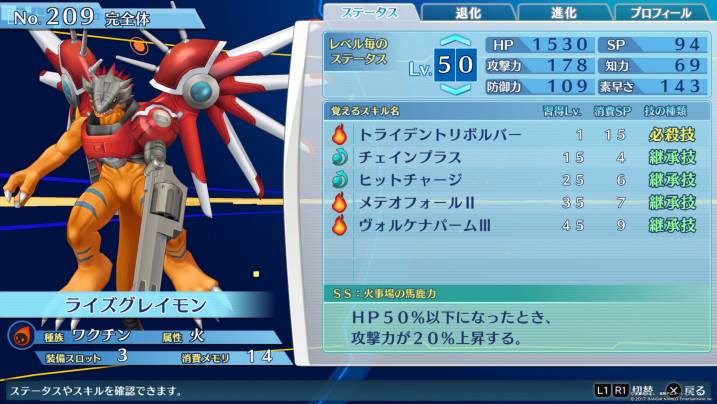
Task: Open the 進化 tab
Action: pos(563,13)
